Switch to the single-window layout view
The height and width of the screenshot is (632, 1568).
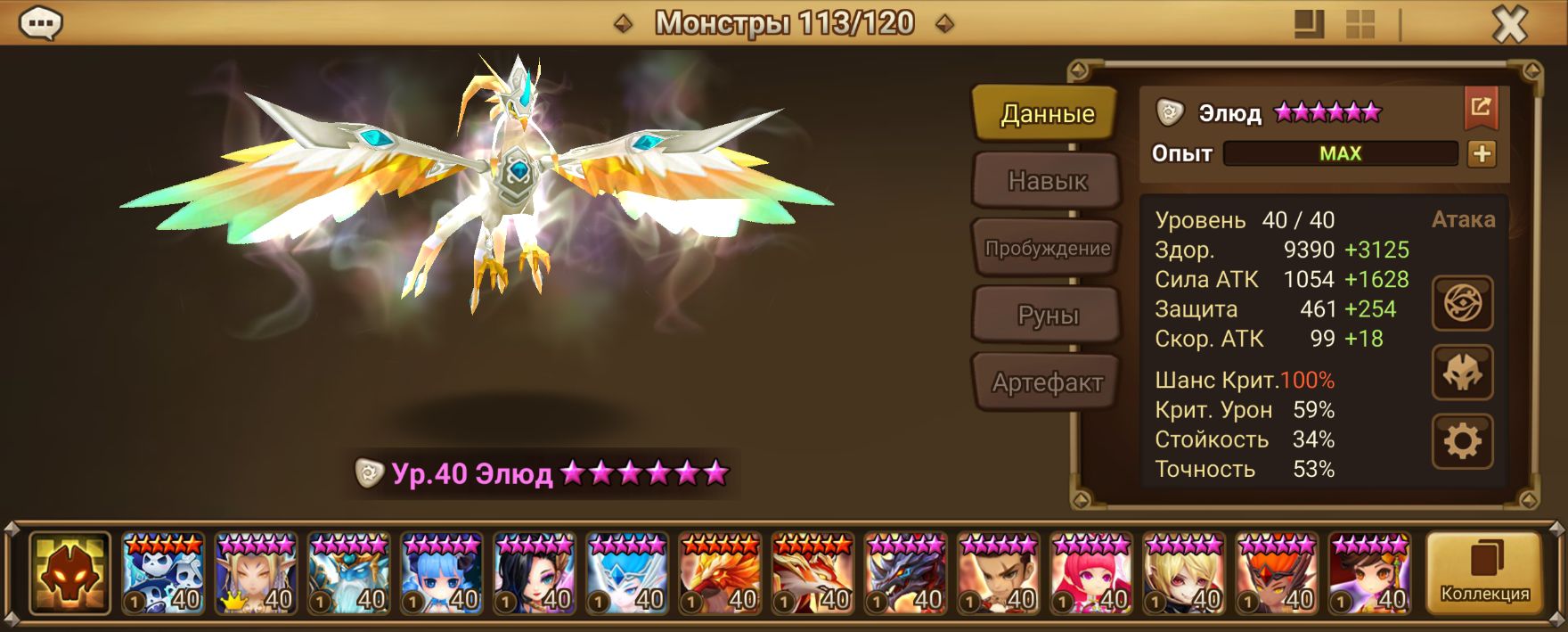pos(1309,24)
